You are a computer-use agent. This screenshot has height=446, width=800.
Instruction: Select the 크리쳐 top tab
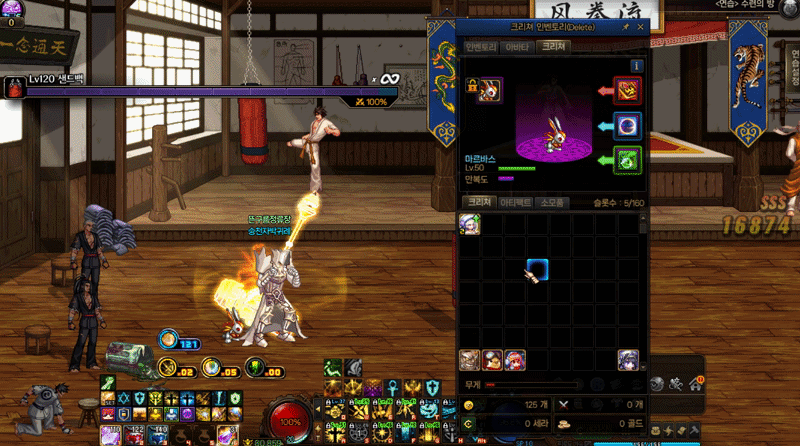pos(552,47)
